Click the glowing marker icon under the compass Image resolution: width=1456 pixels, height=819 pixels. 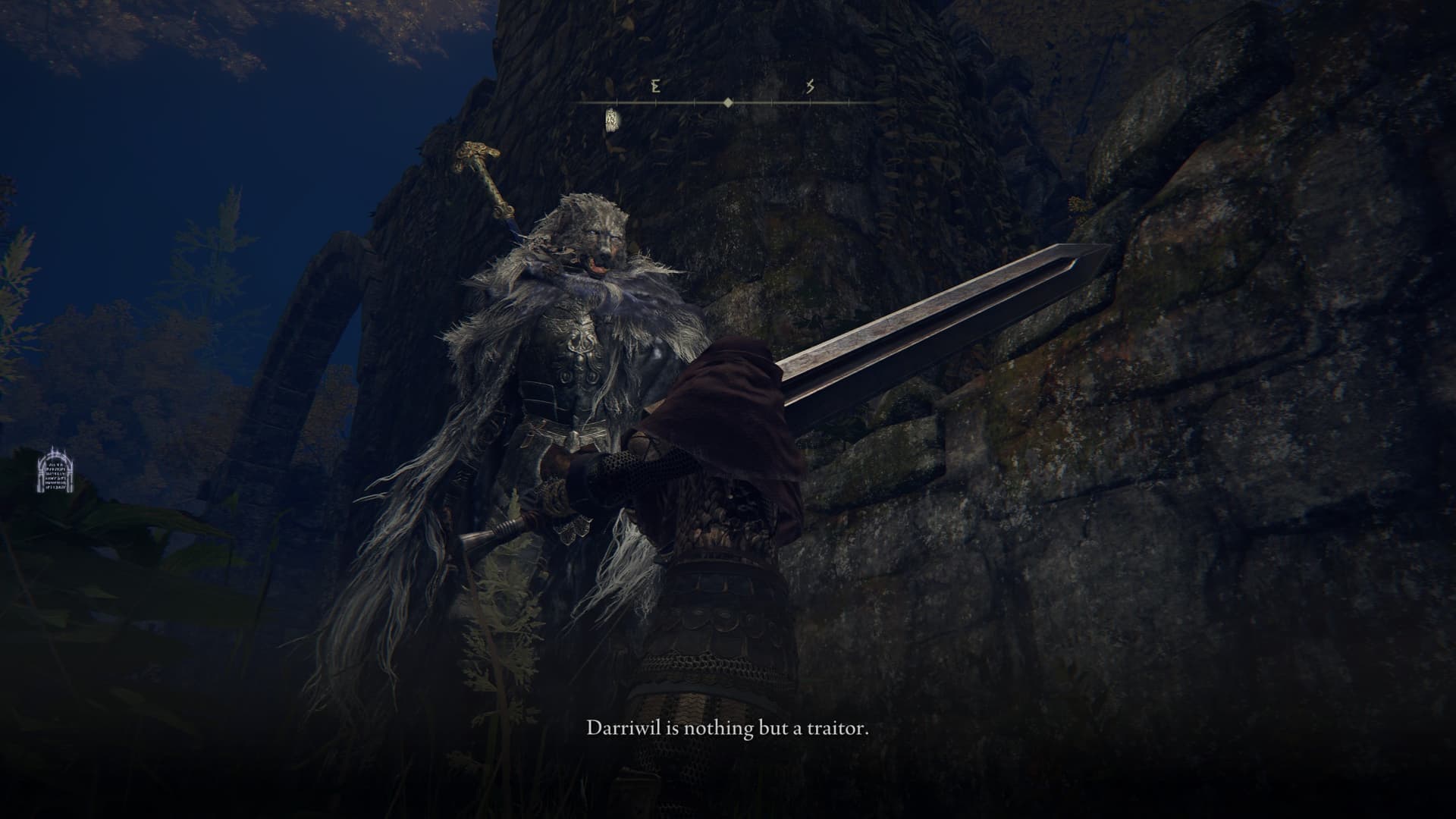tap(611, 120)
